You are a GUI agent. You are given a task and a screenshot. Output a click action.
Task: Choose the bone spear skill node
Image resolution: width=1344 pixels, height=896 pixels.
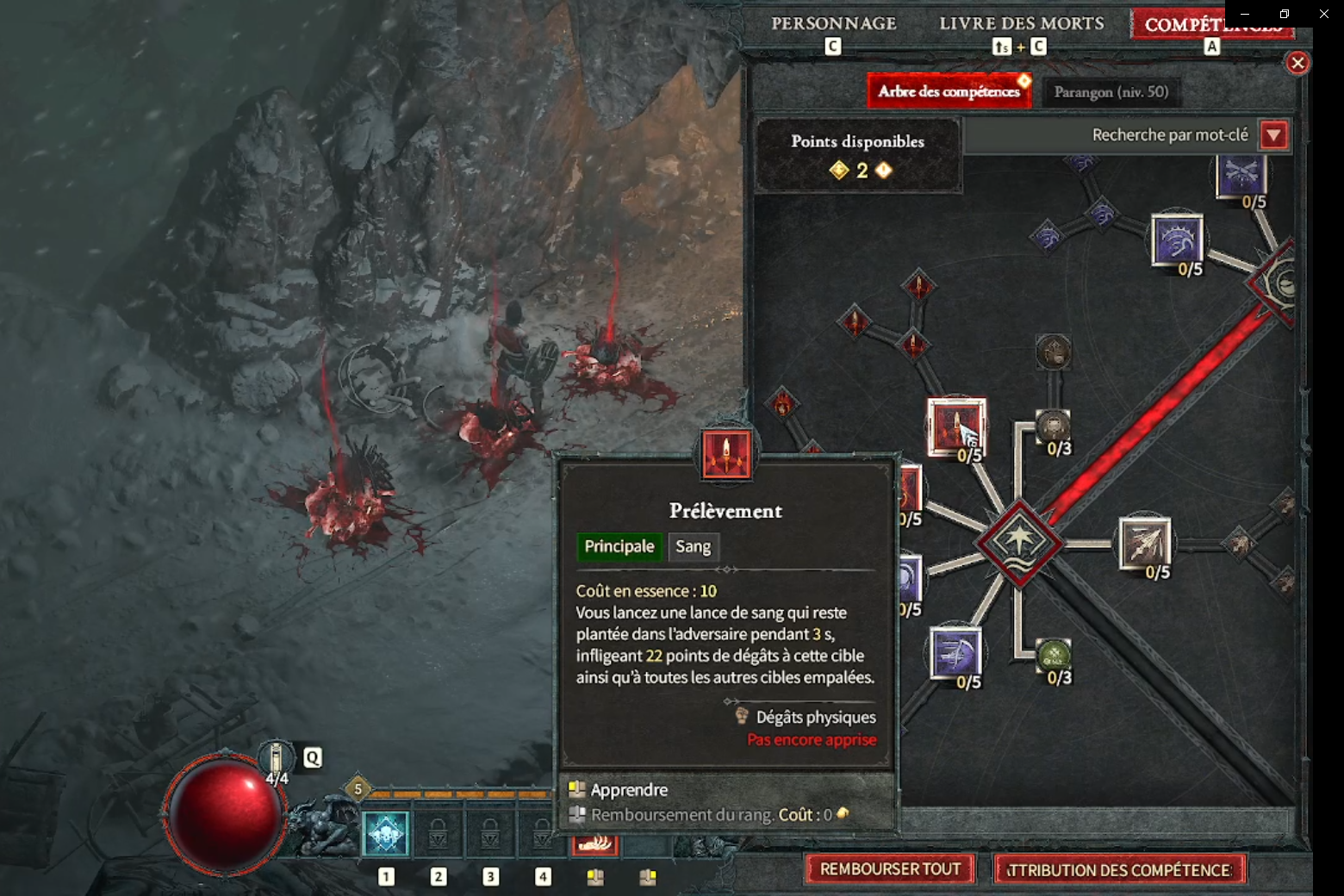click(1144, 543)
